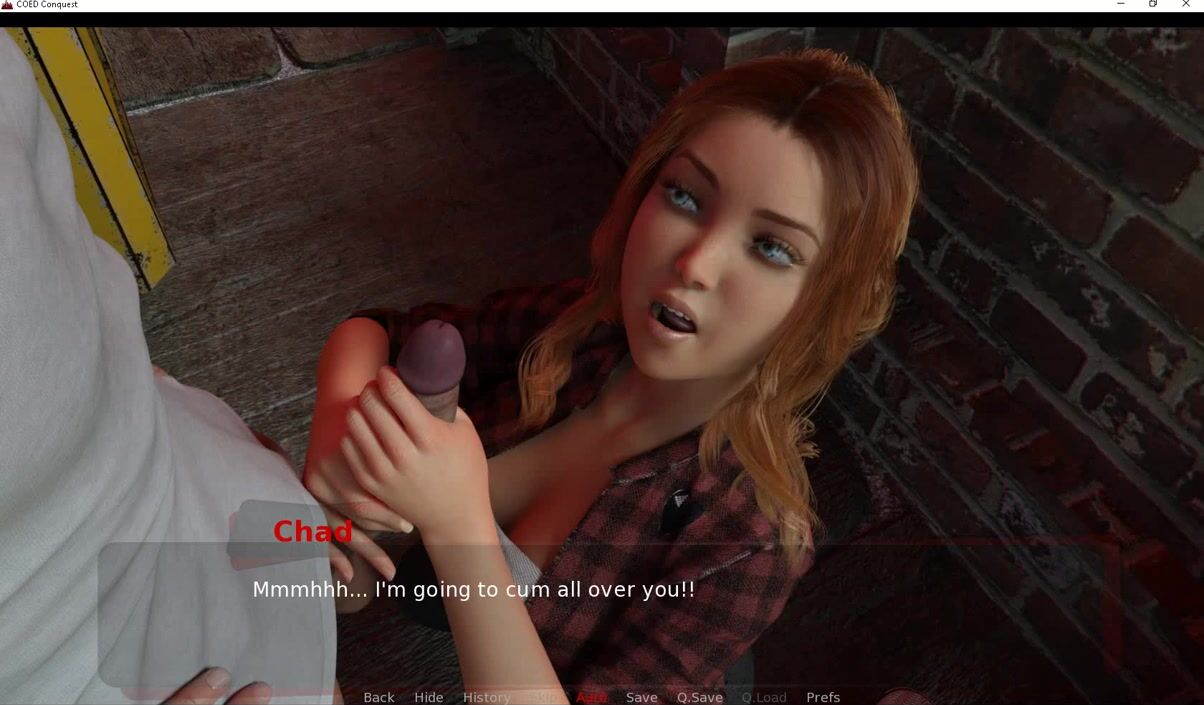
Task: Close the COED Conquest window
Action: pyautogui.click(x=1186, y=5)
